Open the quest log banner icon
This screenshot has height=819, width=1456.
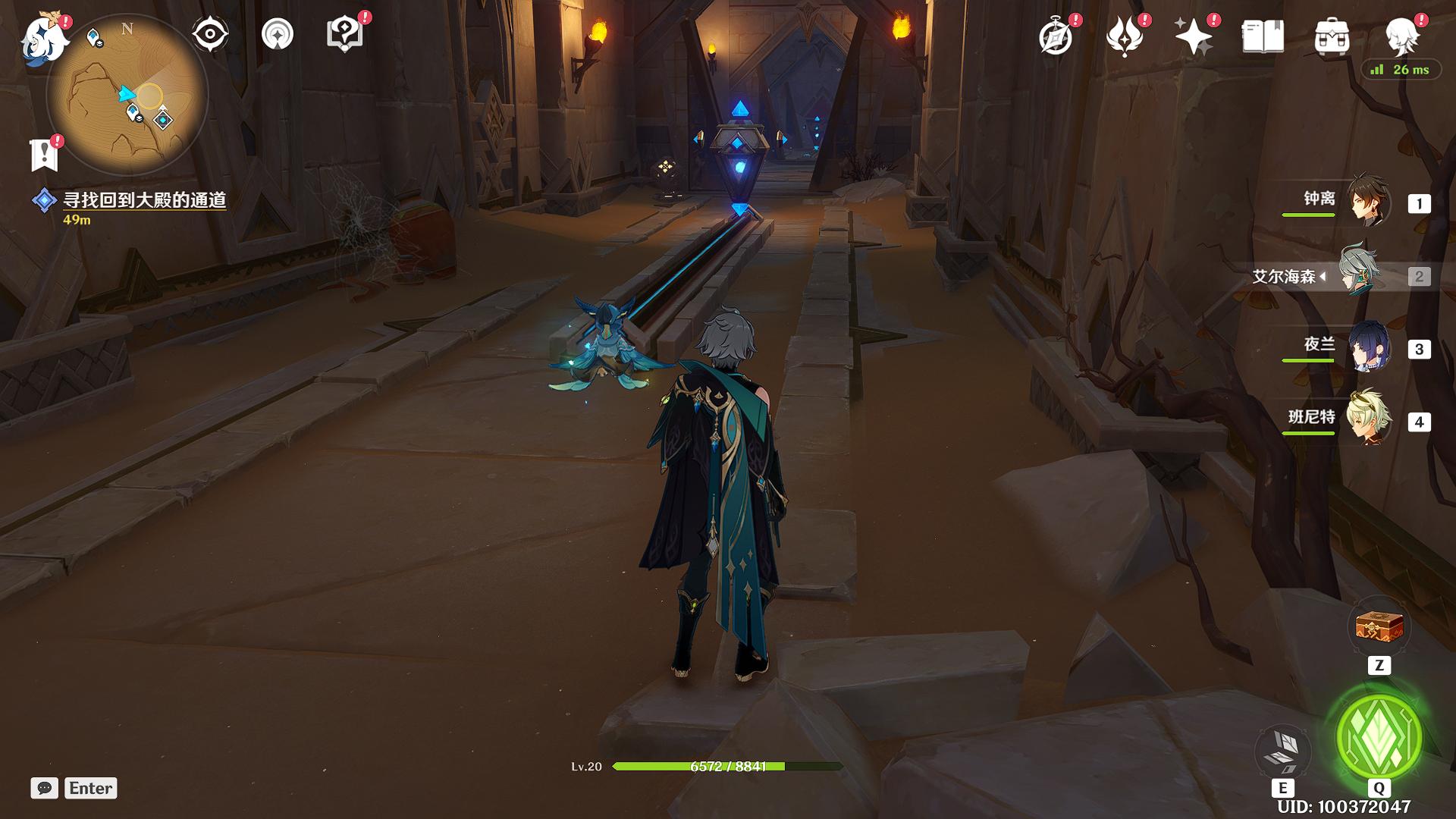tap(44, 155)
